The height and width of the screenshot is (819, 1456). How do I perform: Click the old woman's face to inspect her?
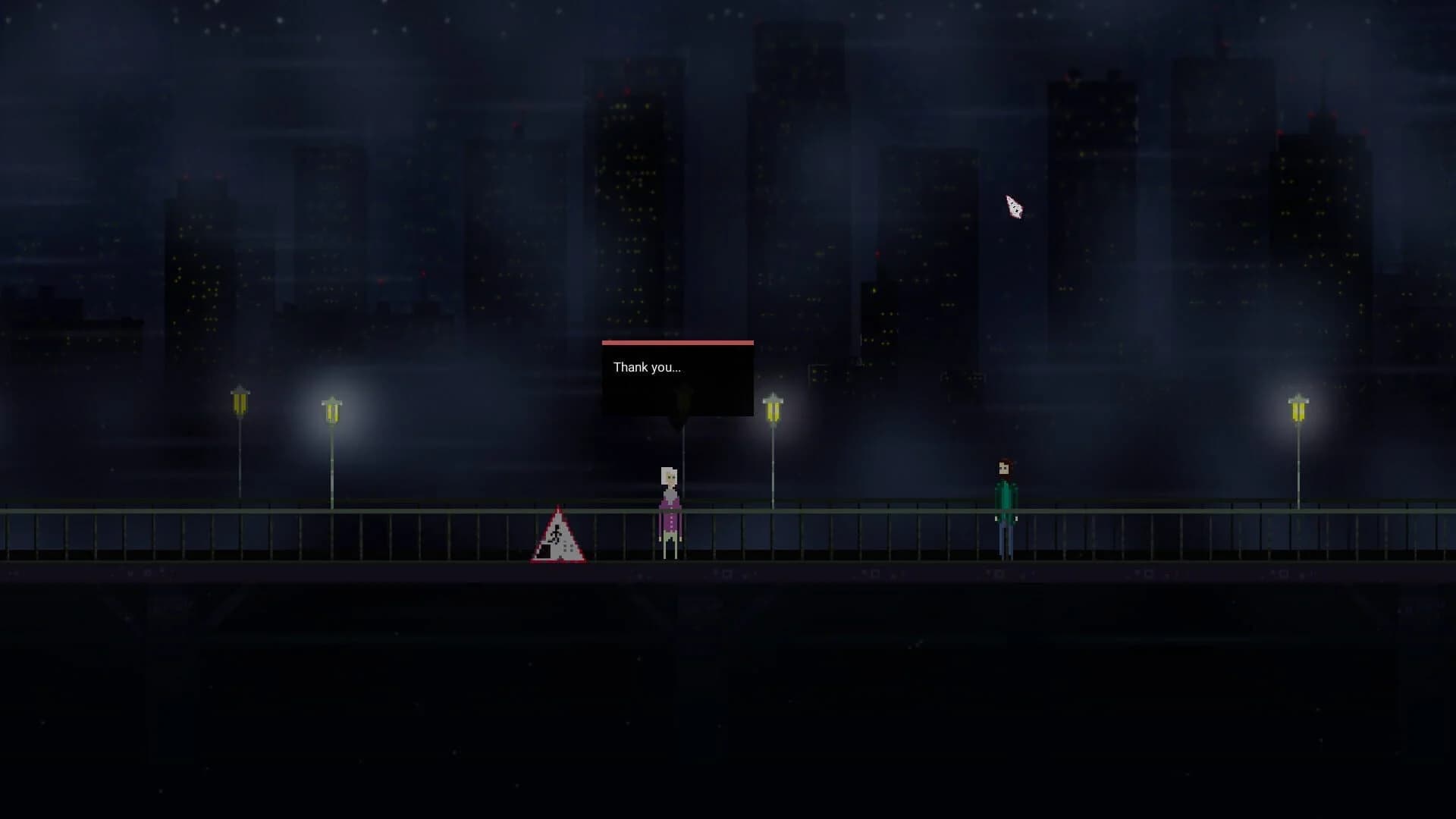click(668, 476)
